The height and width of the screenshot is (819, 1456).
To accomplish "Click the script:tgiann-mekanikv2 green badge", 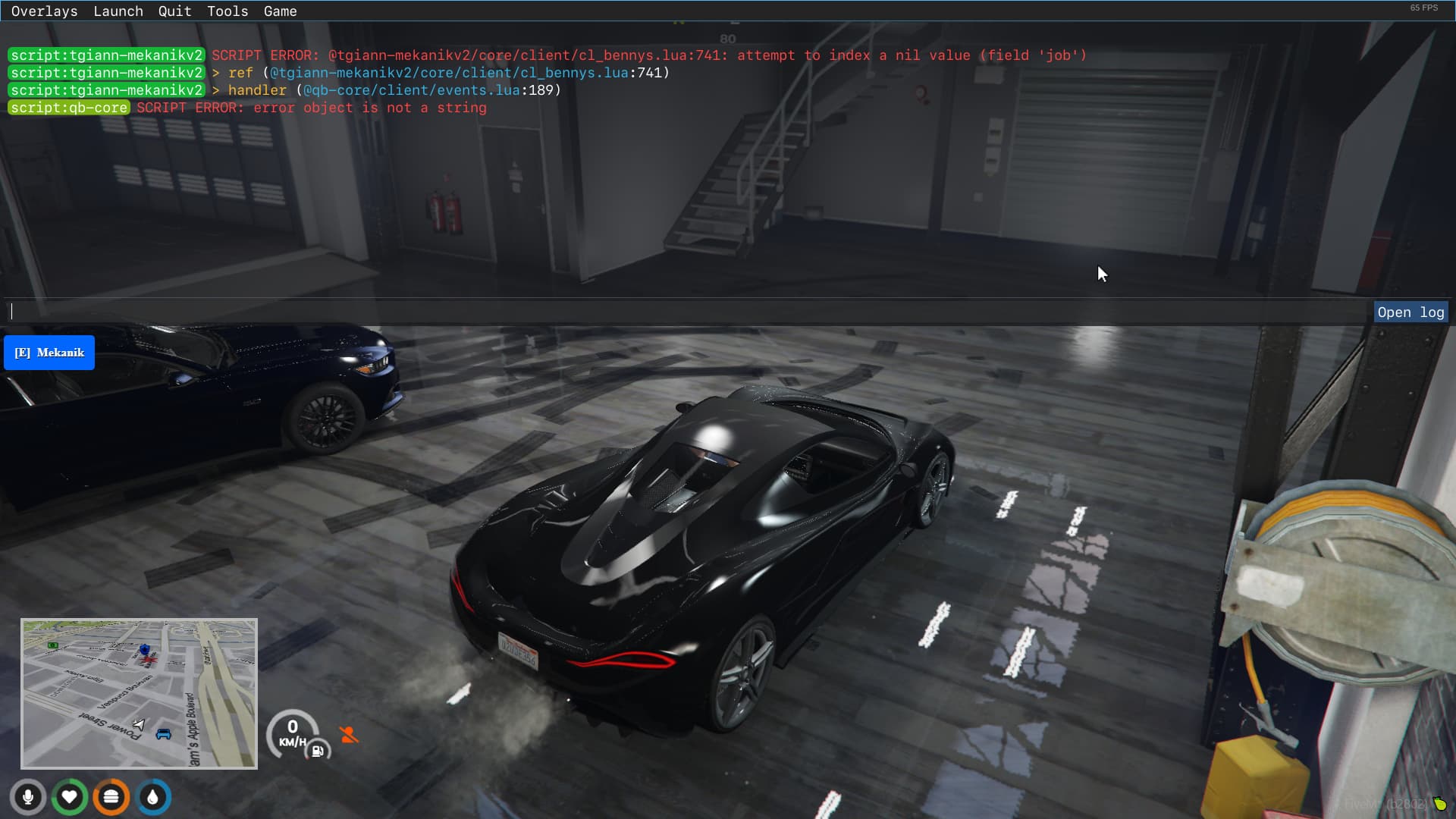I will point(105,55).
